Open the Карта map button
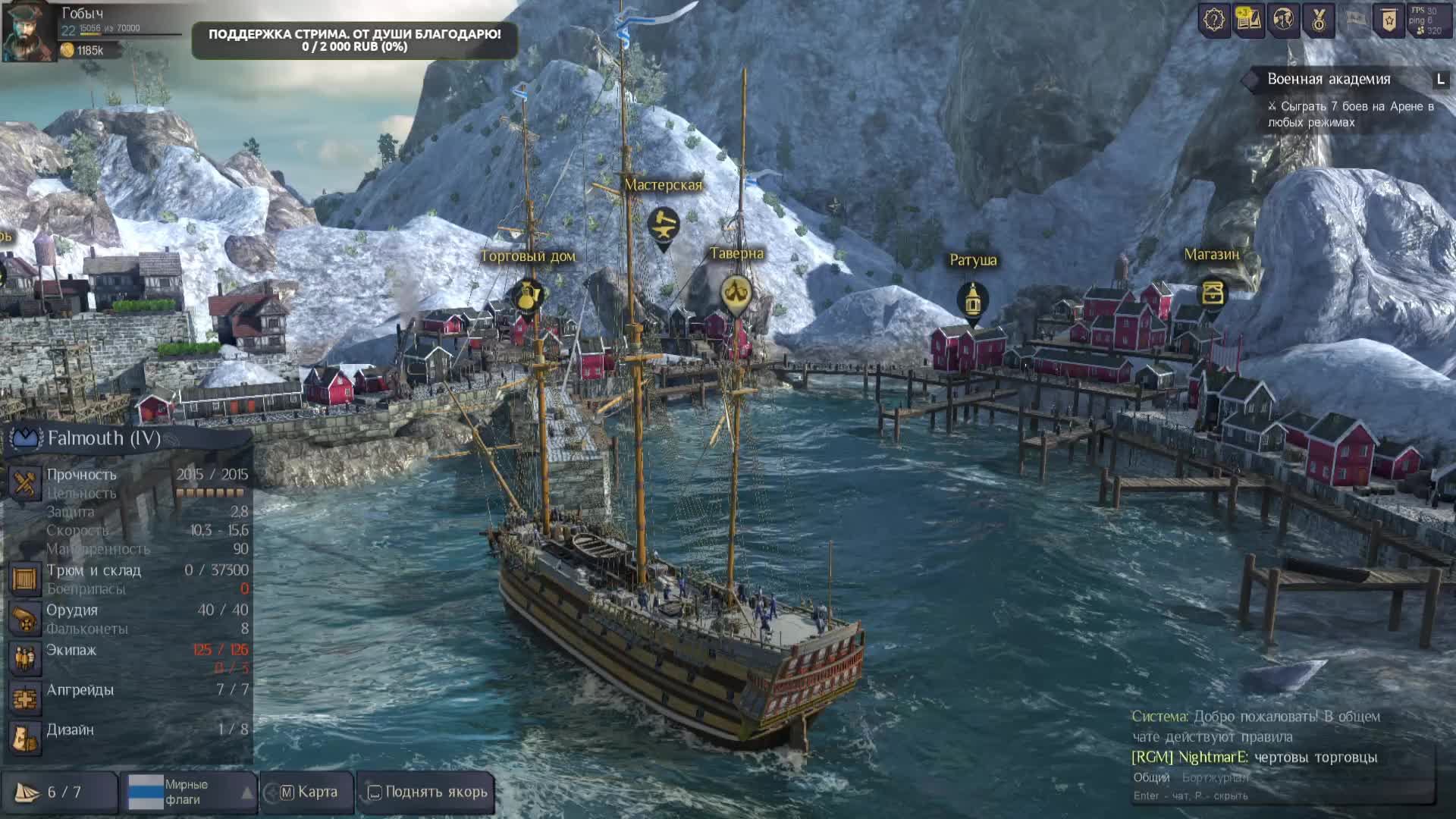This screenshot has width=1456, height=819. click(x=308, y=792)
